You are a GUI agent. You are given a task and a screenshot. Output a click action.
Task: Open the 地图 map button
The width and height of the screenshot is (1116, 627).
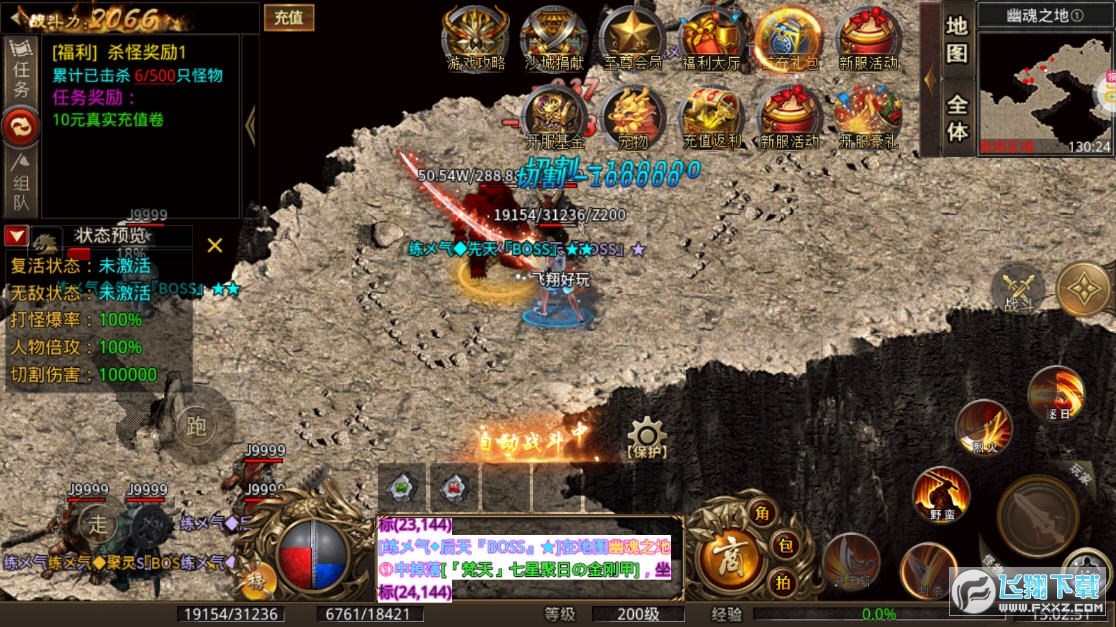pyautogui.click(x=957, y=40)
